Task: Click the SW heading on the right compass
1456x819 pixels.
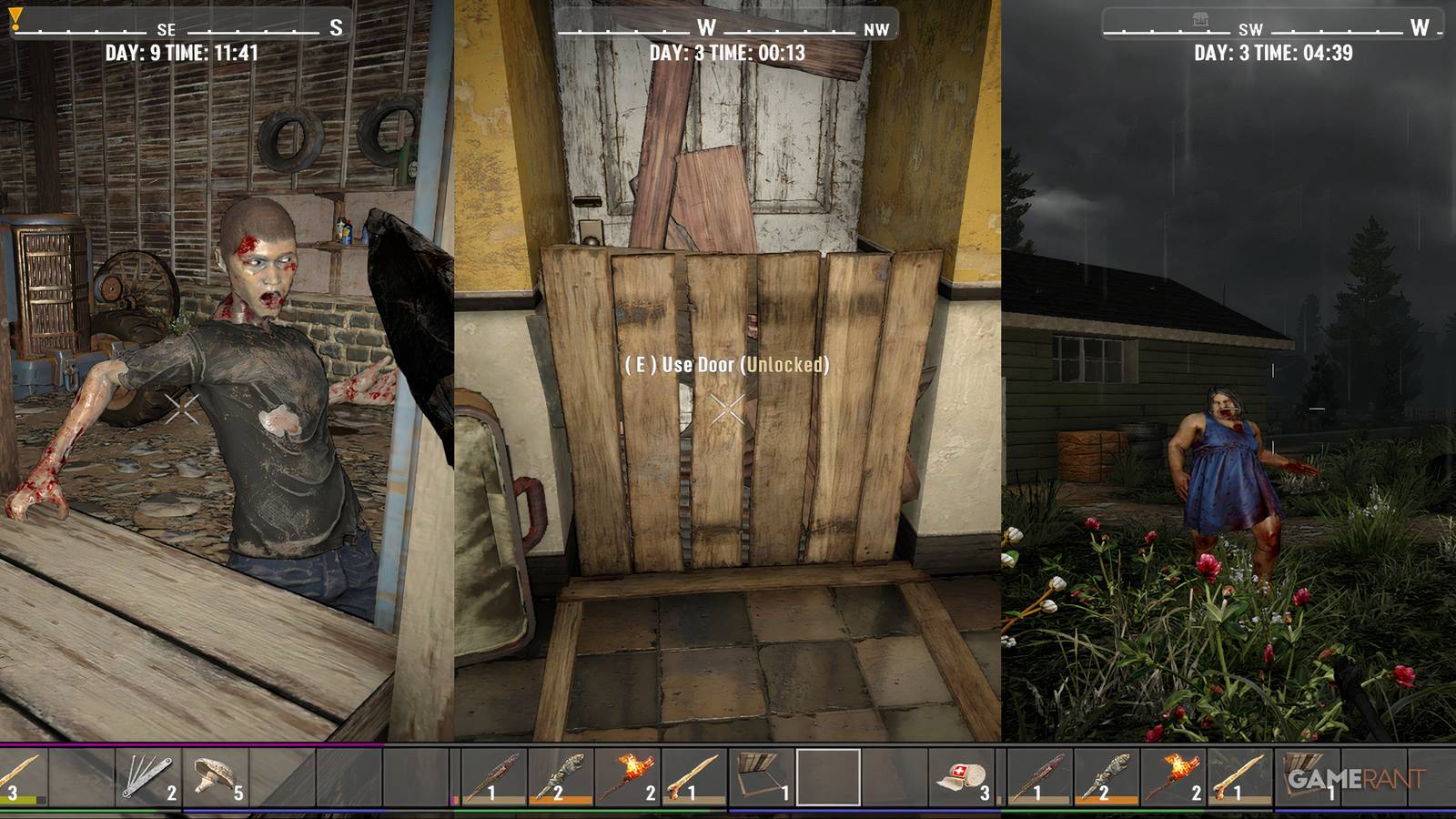Action: (1249, 29)
